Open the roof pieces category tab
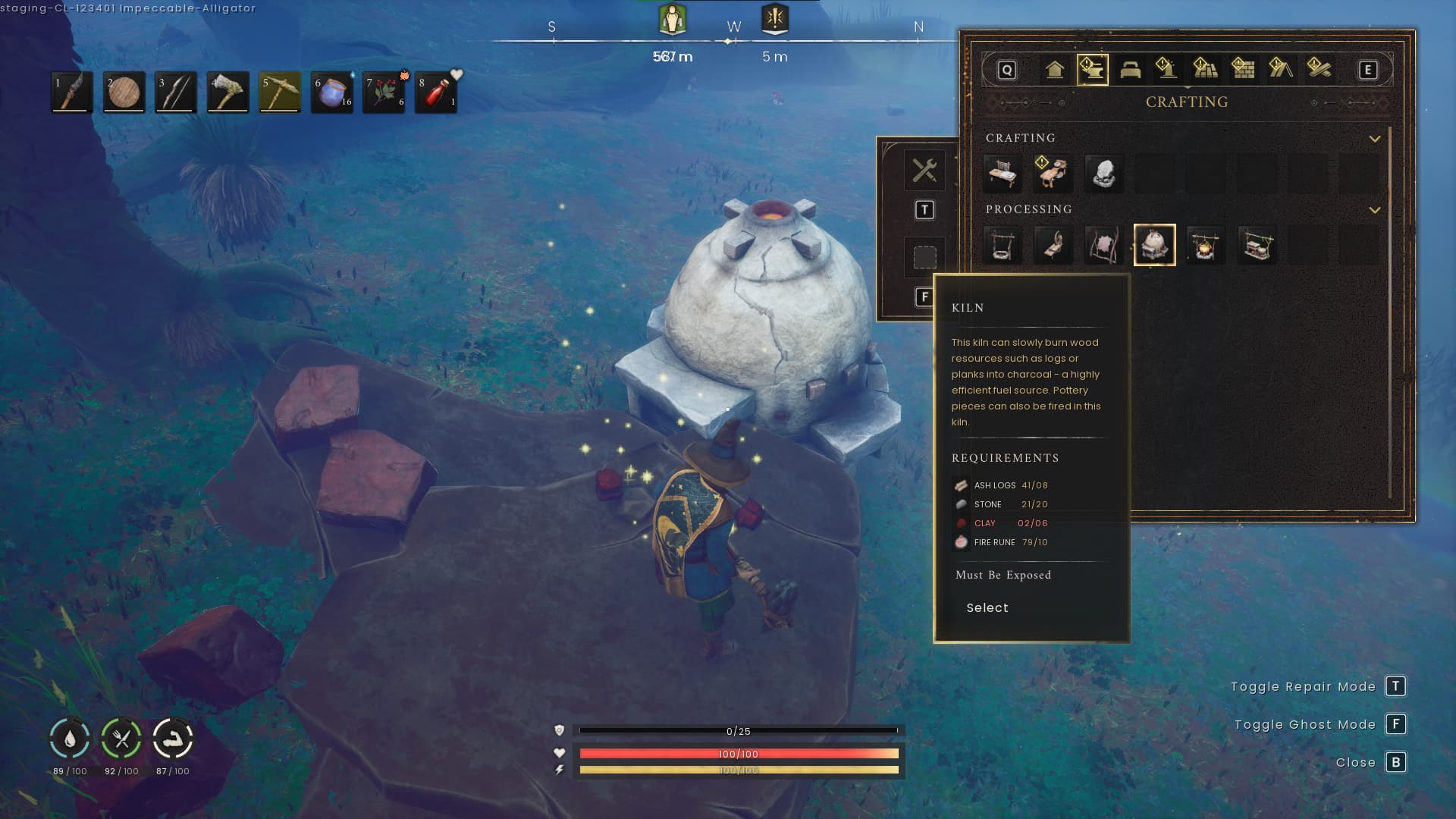This screenshot has height=819, width=1456. coord(1281,70)
